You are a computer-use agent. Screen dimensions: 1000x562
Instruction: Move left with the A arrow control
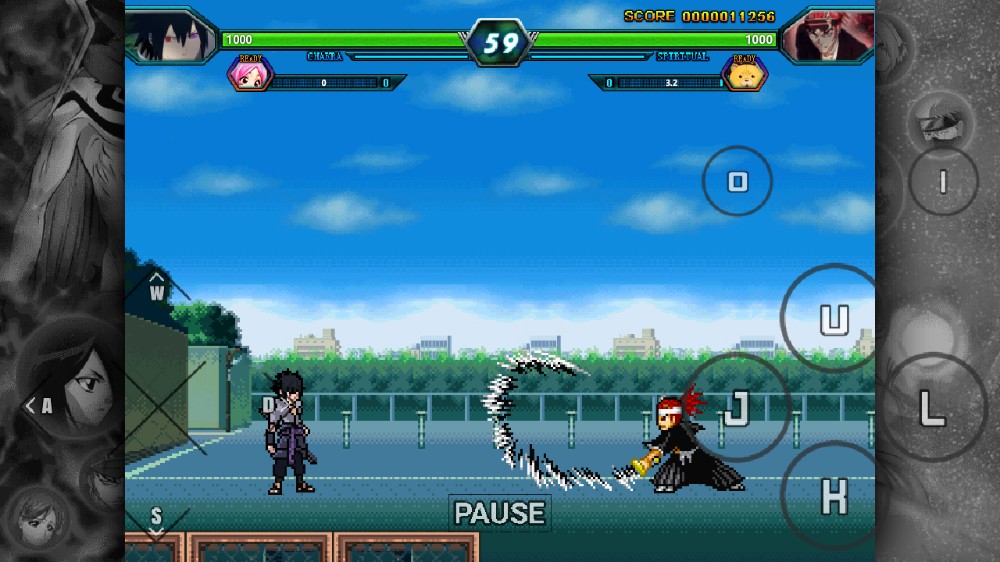coord(40,405)
